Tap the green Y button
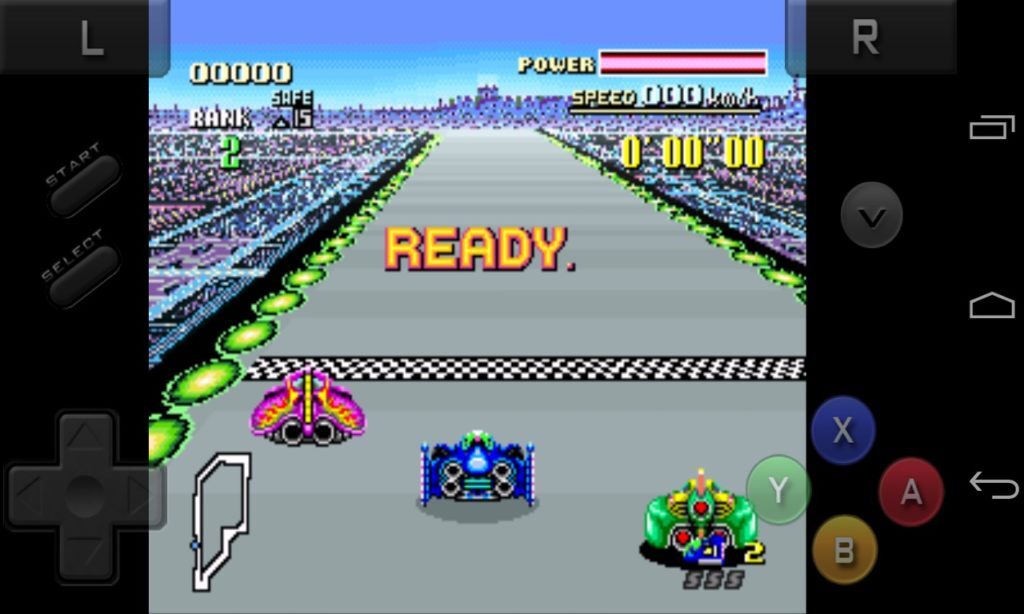Image resolution: width=1024 pixels, height=614 pixels. point(778,489)
